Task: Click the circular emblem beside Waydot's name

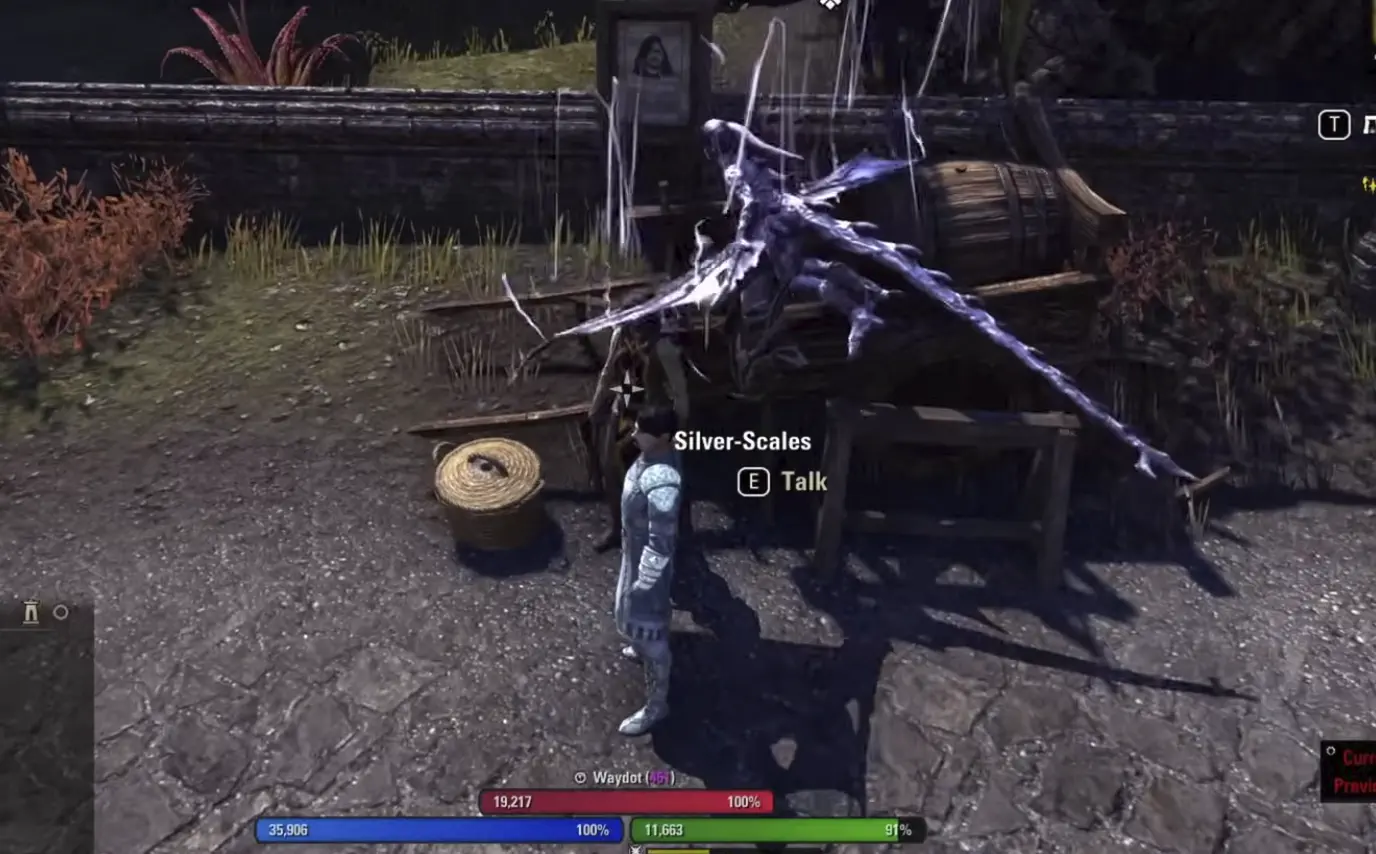Action: pyautogui.click(x=580, y=777)
